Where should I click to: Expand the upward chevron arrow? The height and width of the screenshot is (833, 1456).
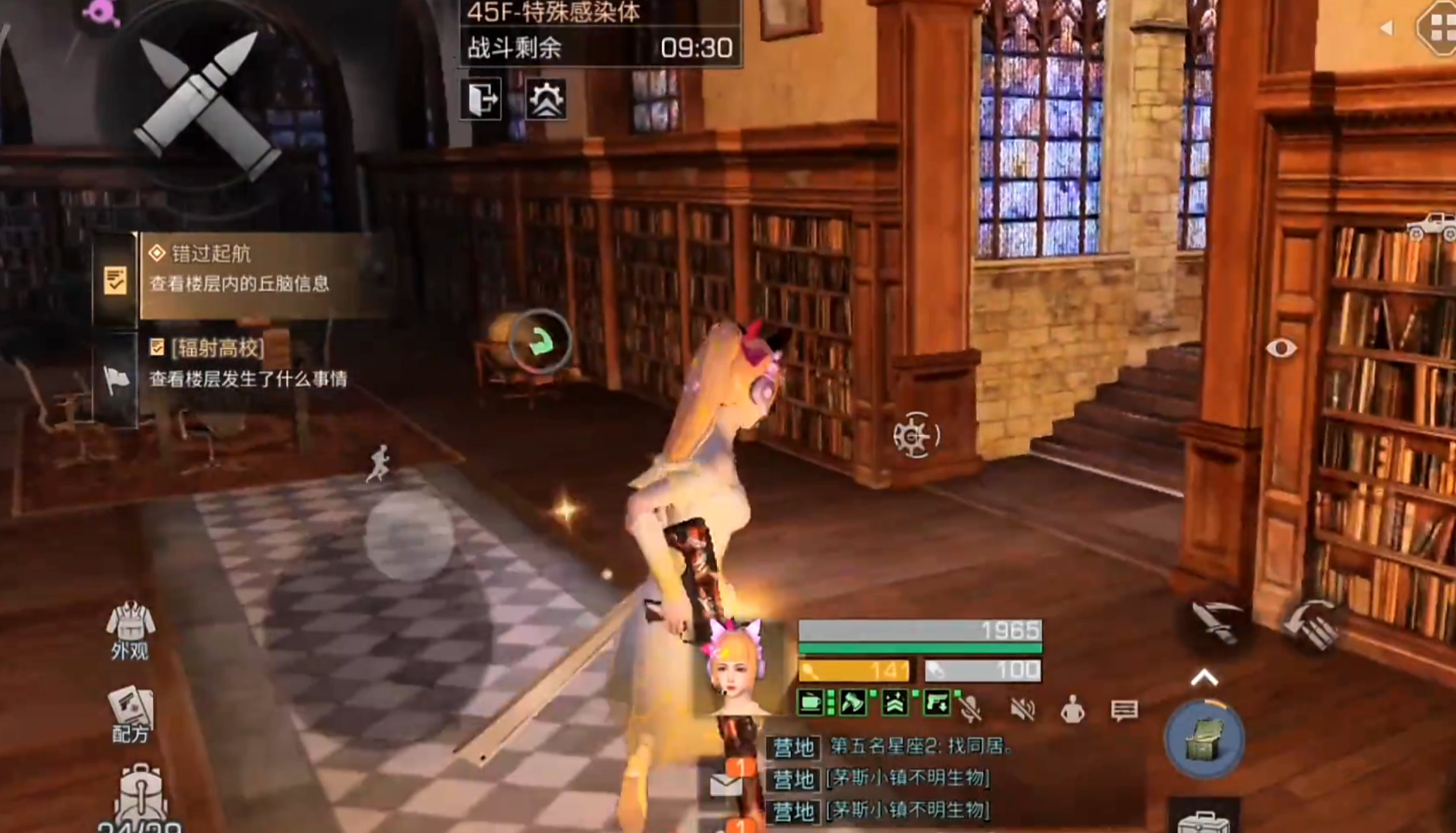click(1204, 678)
